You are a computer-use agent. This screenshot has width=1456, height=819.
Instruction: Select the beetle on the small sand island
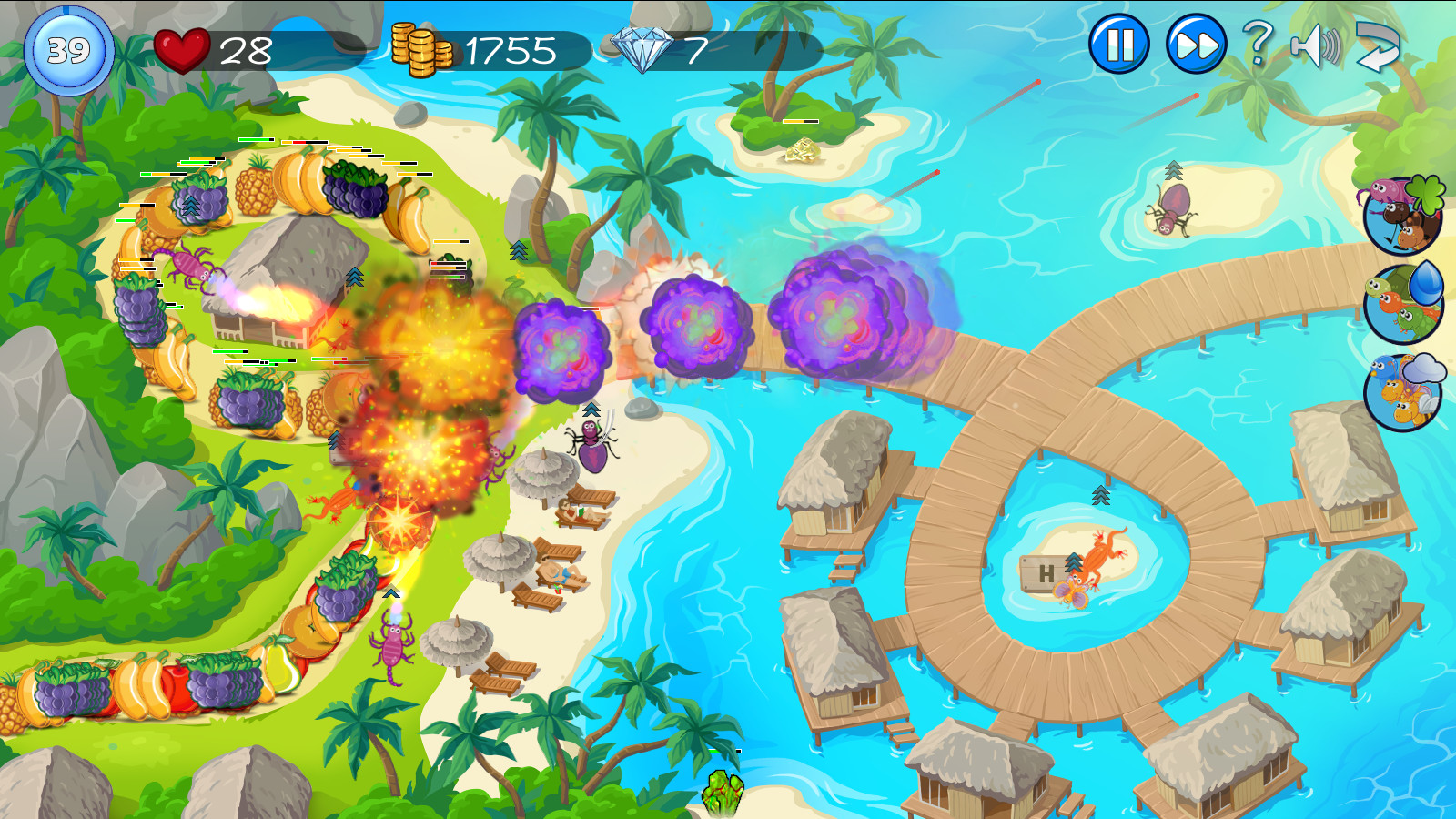[1174, 209]
